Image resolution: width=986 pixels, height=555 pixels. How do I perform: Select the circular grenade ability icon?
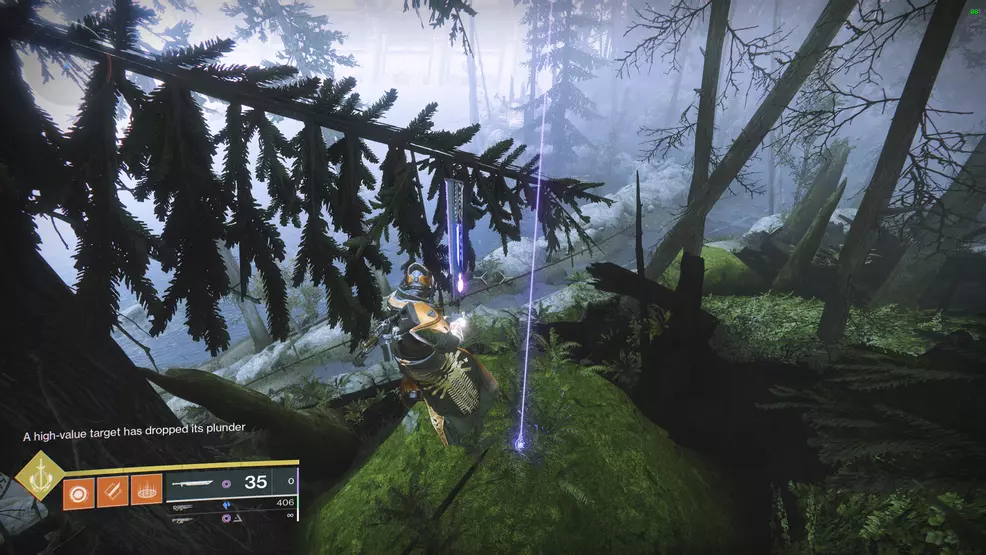click(79, 491)
